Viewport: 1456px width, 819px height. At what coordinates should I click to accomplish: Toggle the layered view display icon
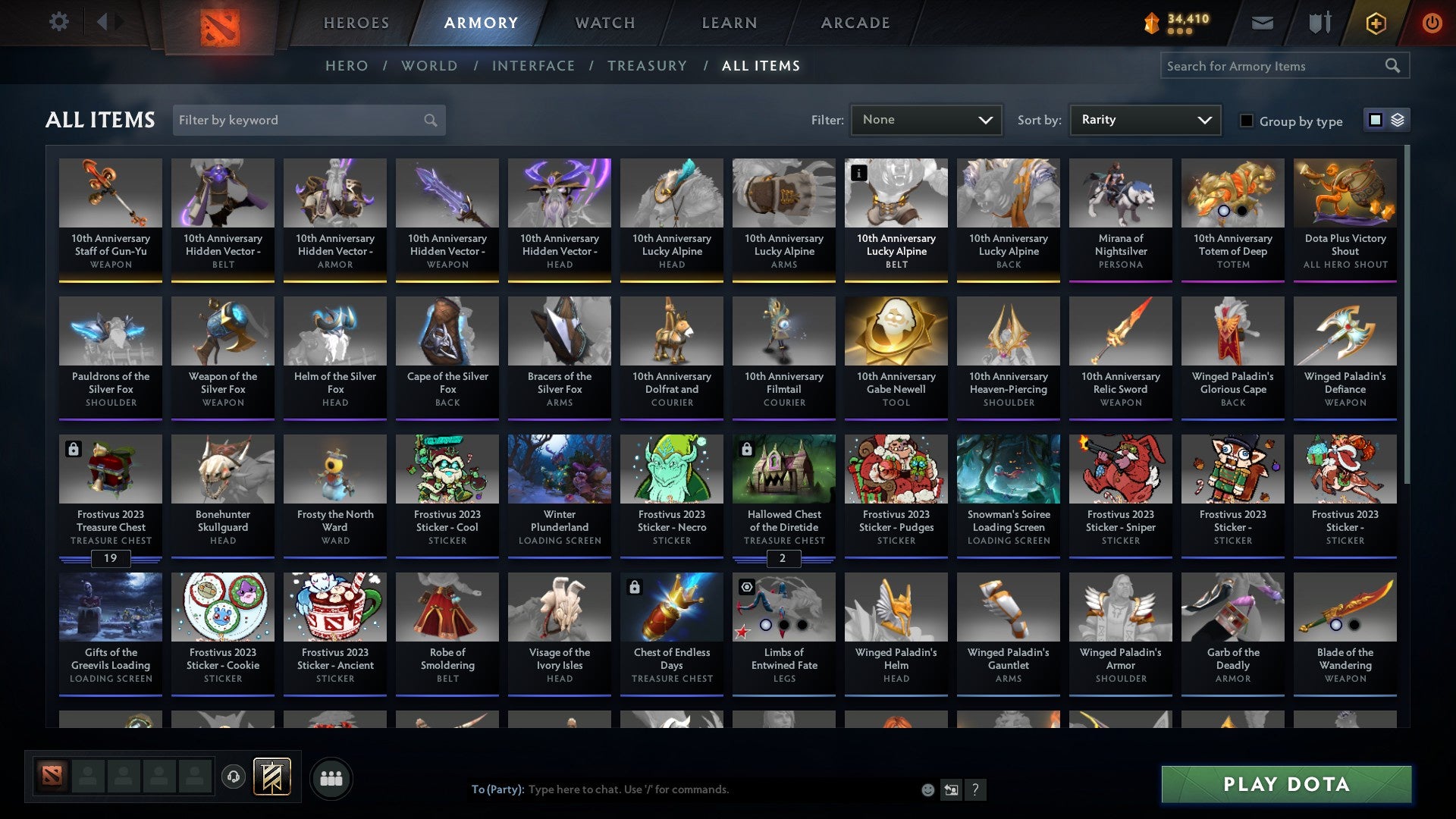click(1396, 120)
